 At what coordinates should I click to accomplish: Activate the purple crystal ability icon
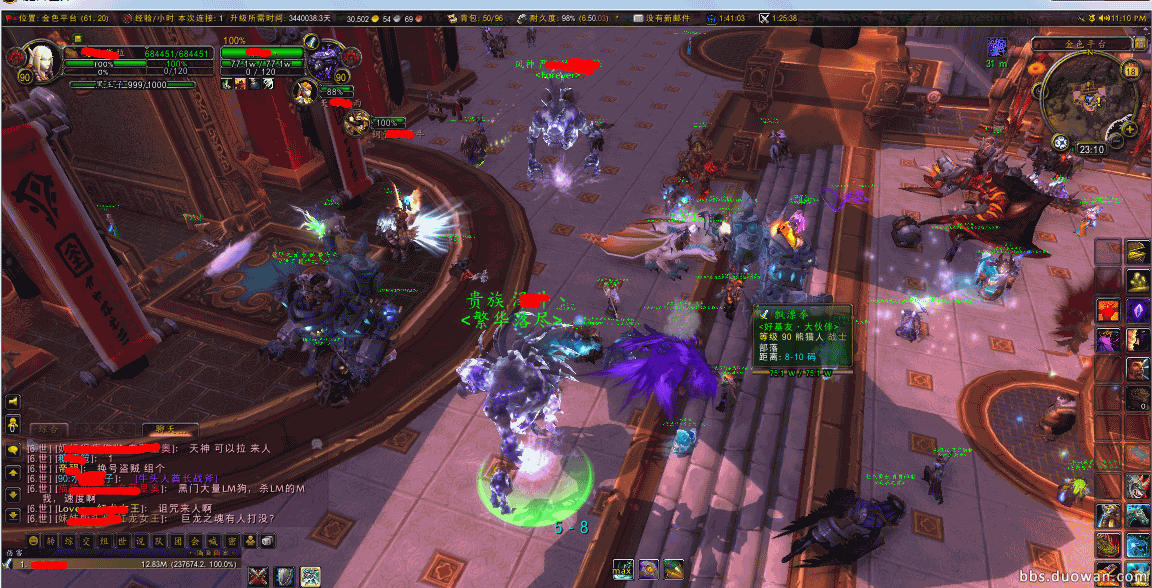(1137, 310)
